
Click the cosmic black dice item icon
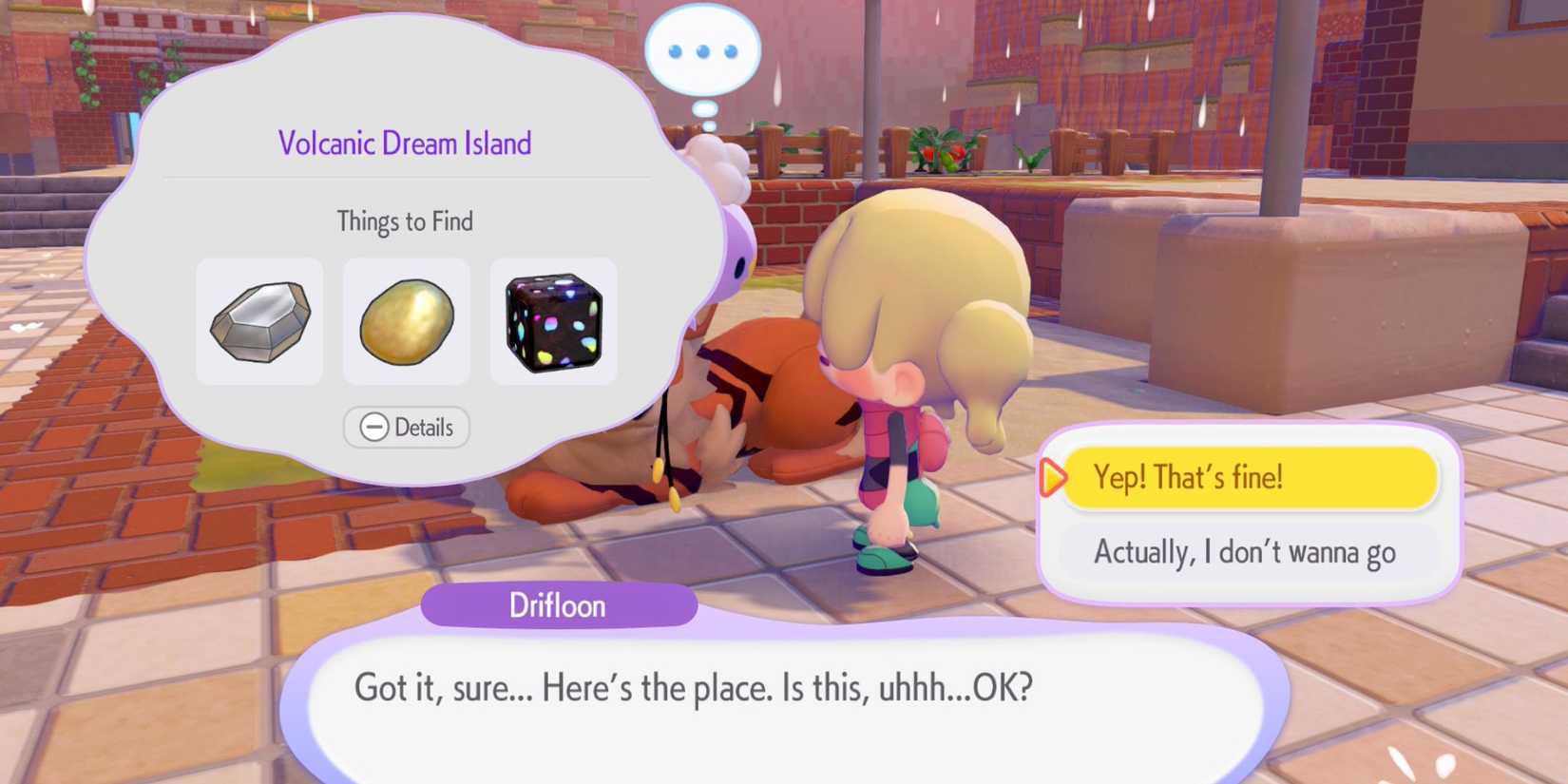point(554,323)
